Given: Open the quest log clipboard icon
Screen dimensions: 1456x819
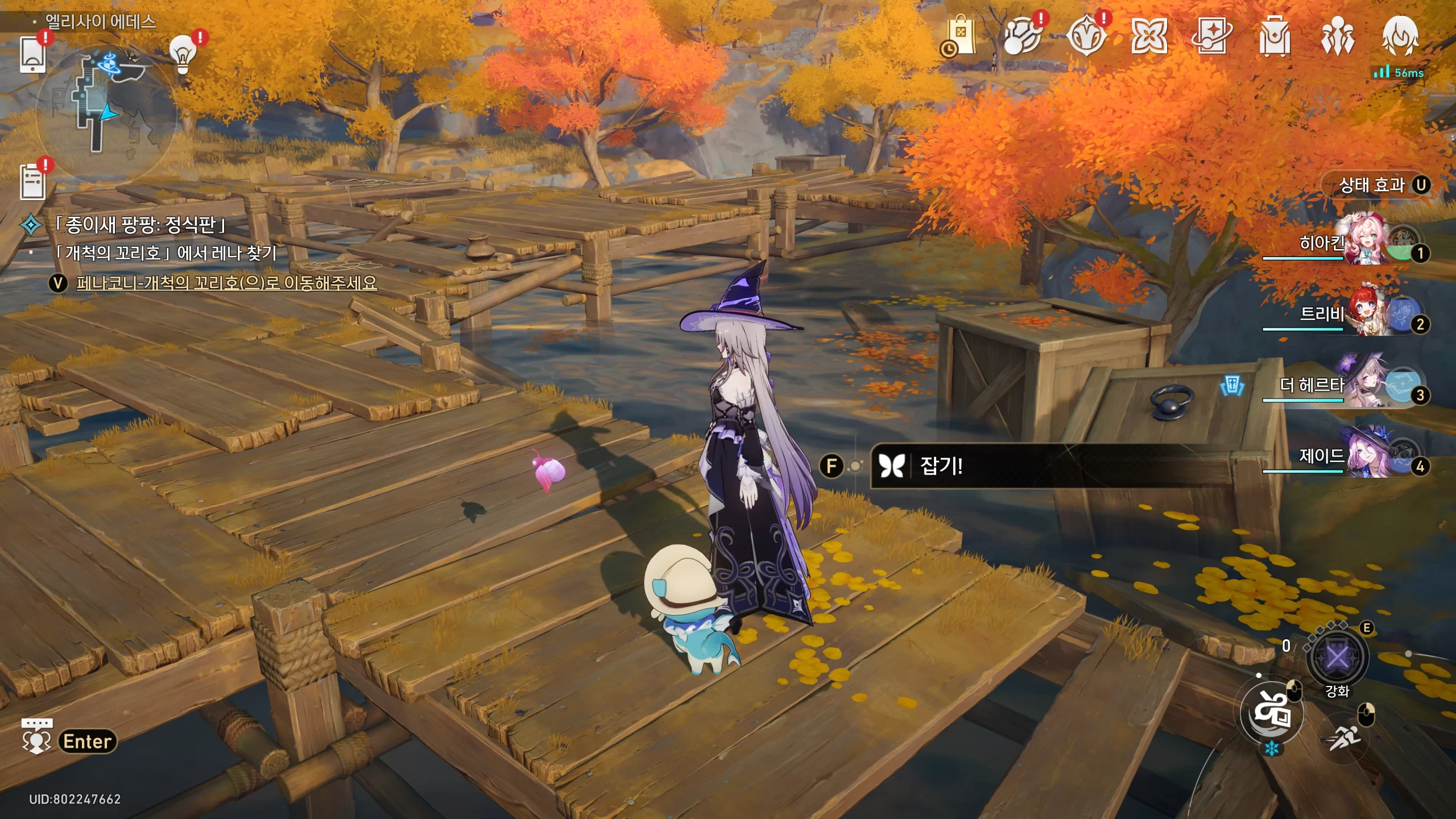Looking at the screenshot, I should (x=32, y=181).
